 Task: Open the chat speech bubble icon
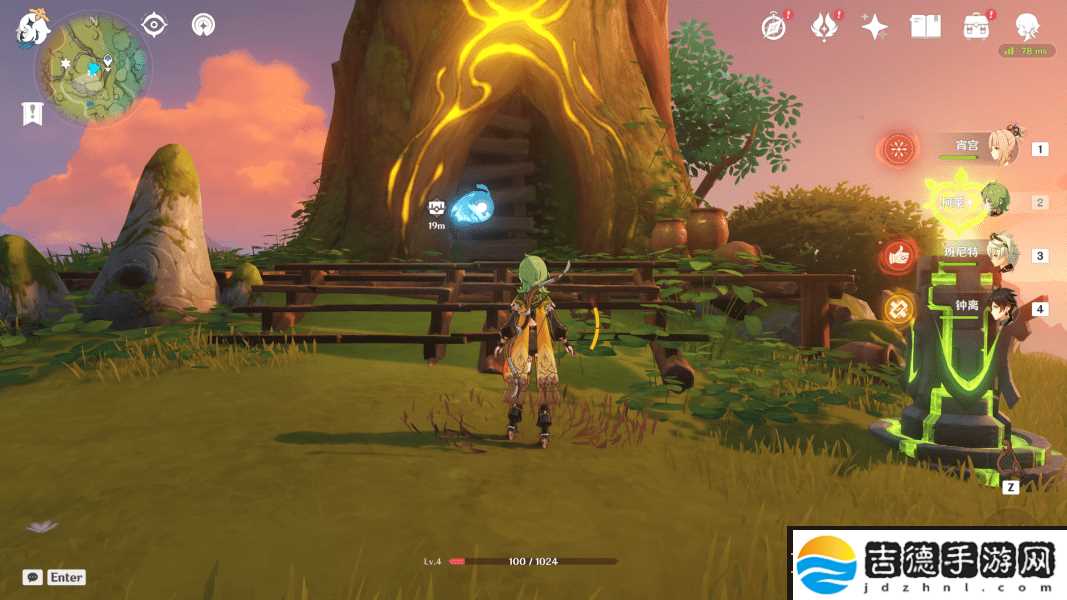[33, 577]
